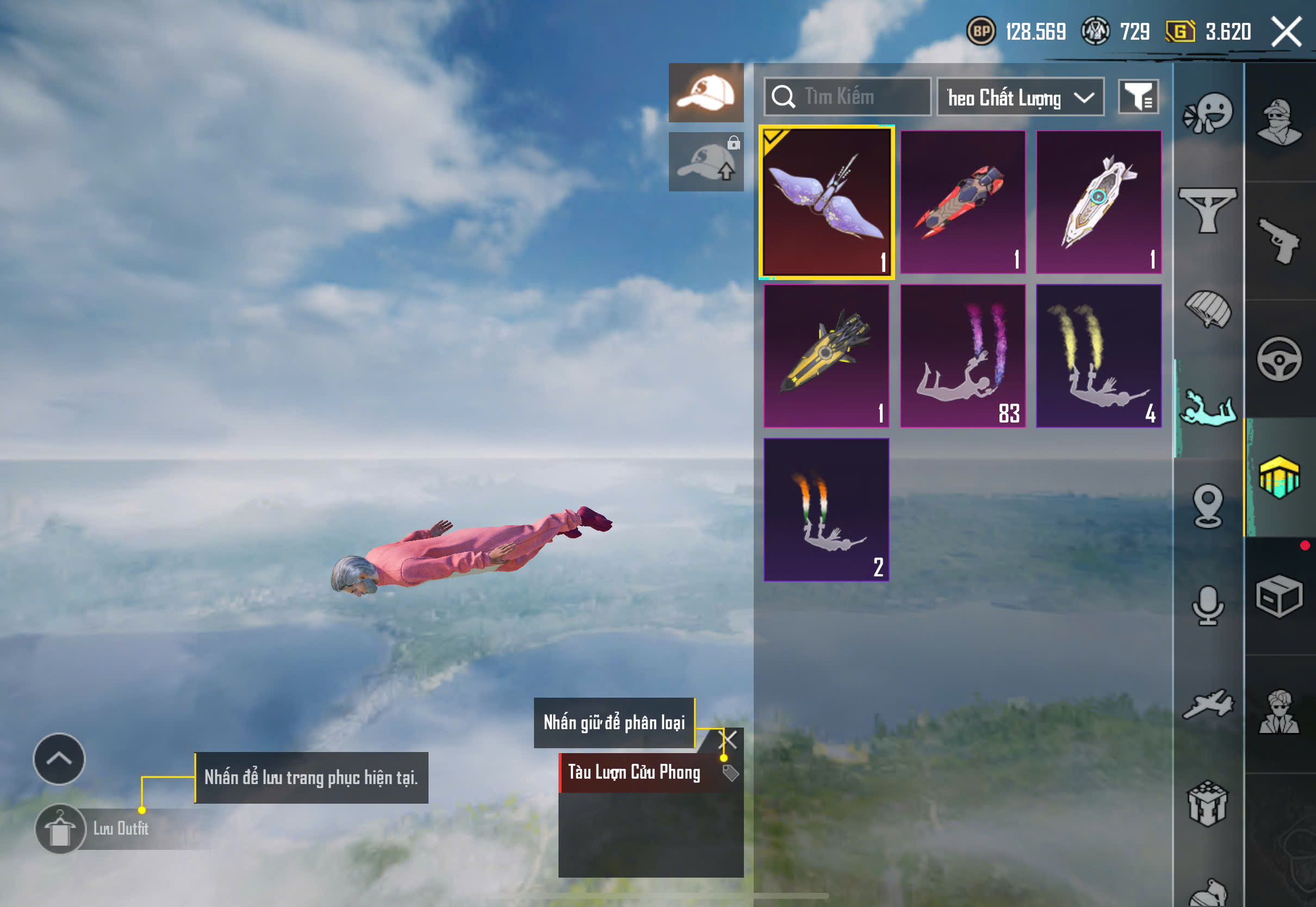Click the Tìm Kiếm search field
Image resolution: width=1316 pixels, height=907 pixels.
(x=848, y=97)
